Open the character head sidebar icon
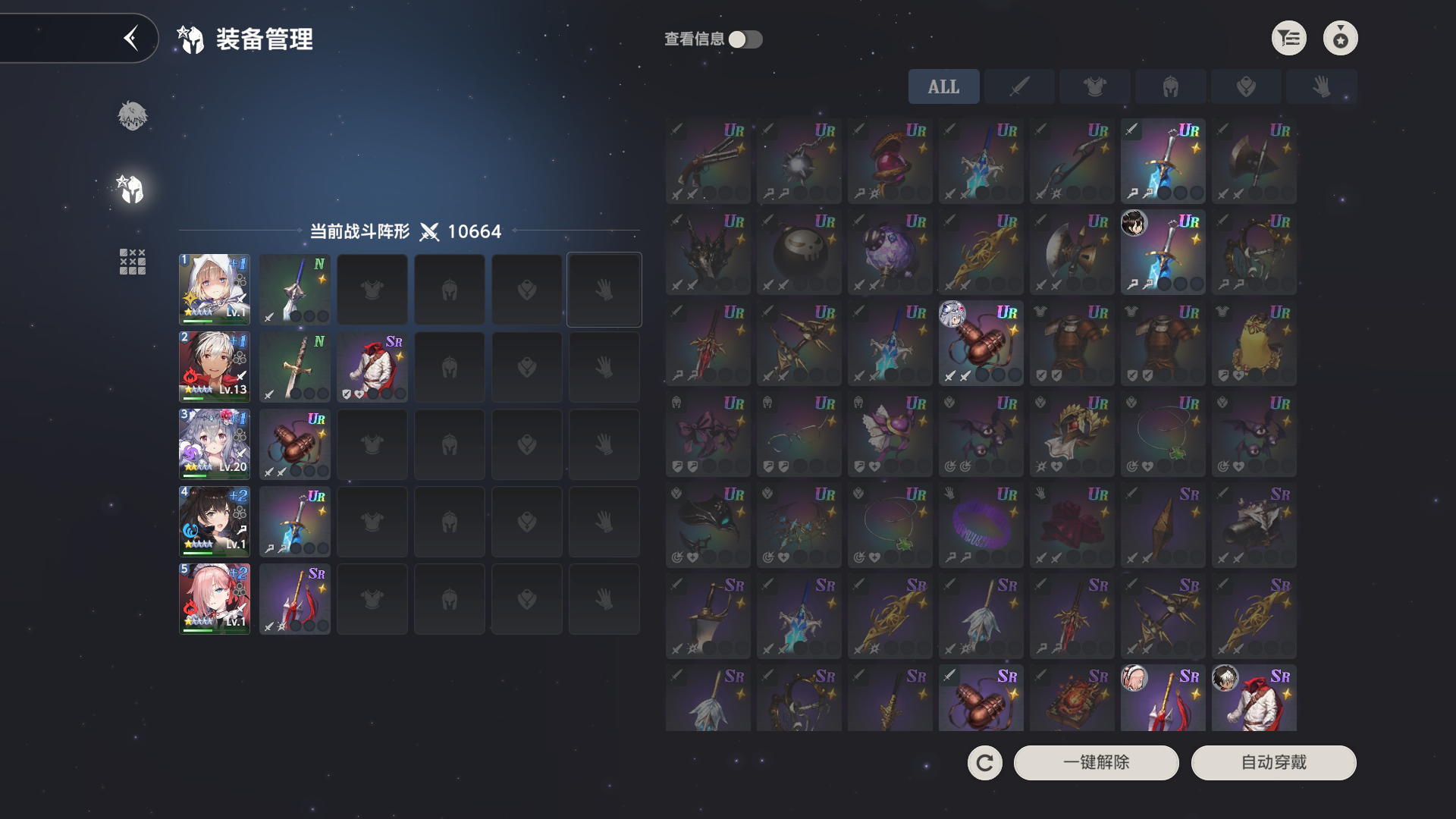Screen dimensions: 1456x819 tap(132, 116)
